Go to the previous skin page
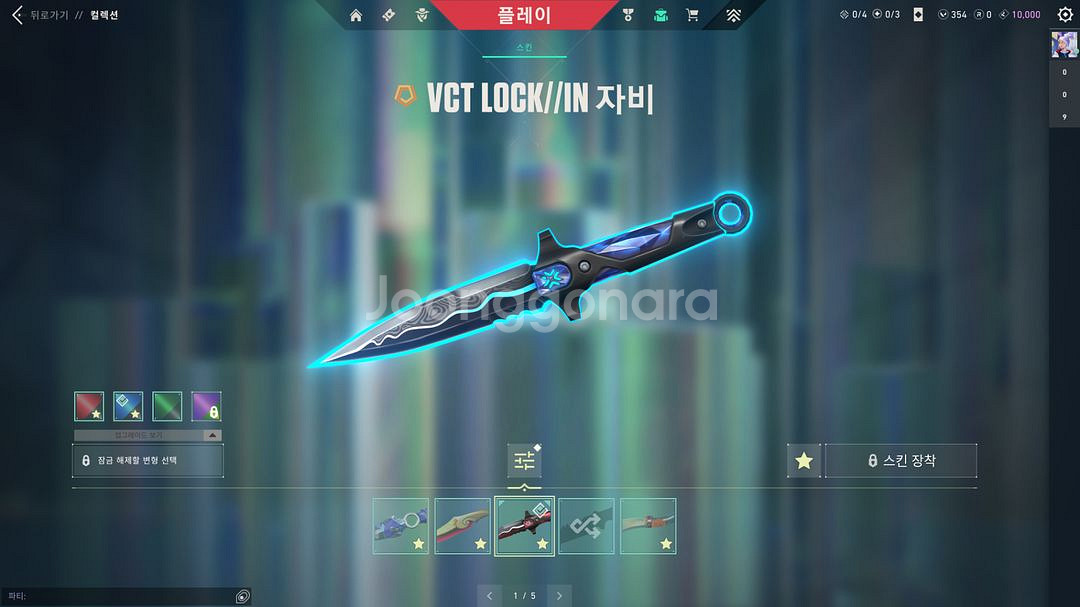 point(490,596)
